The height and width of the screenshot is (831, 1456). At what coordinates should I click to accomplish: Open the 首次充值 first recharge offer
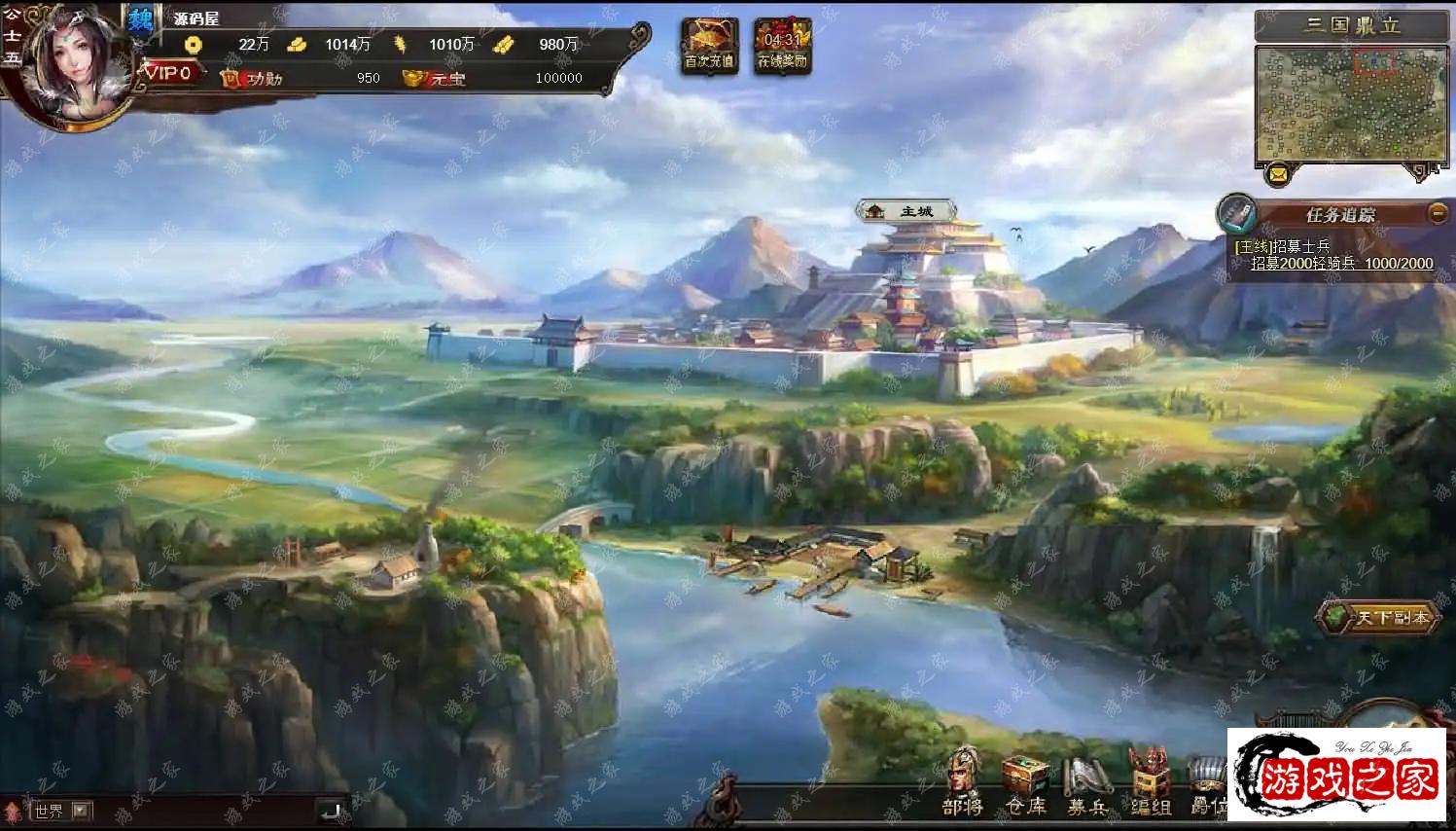709,45
